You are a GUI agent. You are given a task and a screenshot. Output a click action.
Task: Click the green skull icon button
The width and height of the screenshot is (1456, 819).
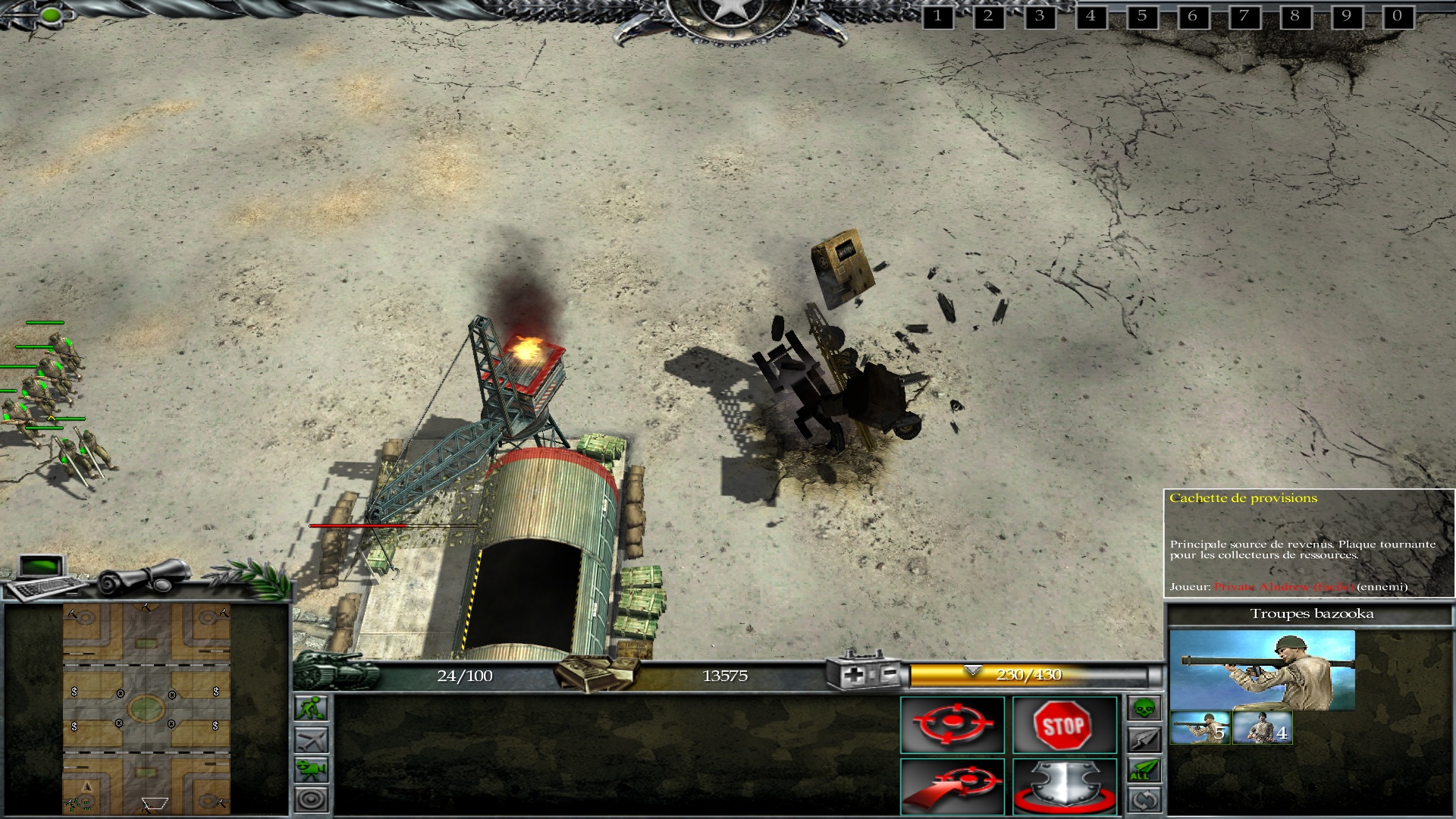pyautogui.click(x=1144, y=708)
